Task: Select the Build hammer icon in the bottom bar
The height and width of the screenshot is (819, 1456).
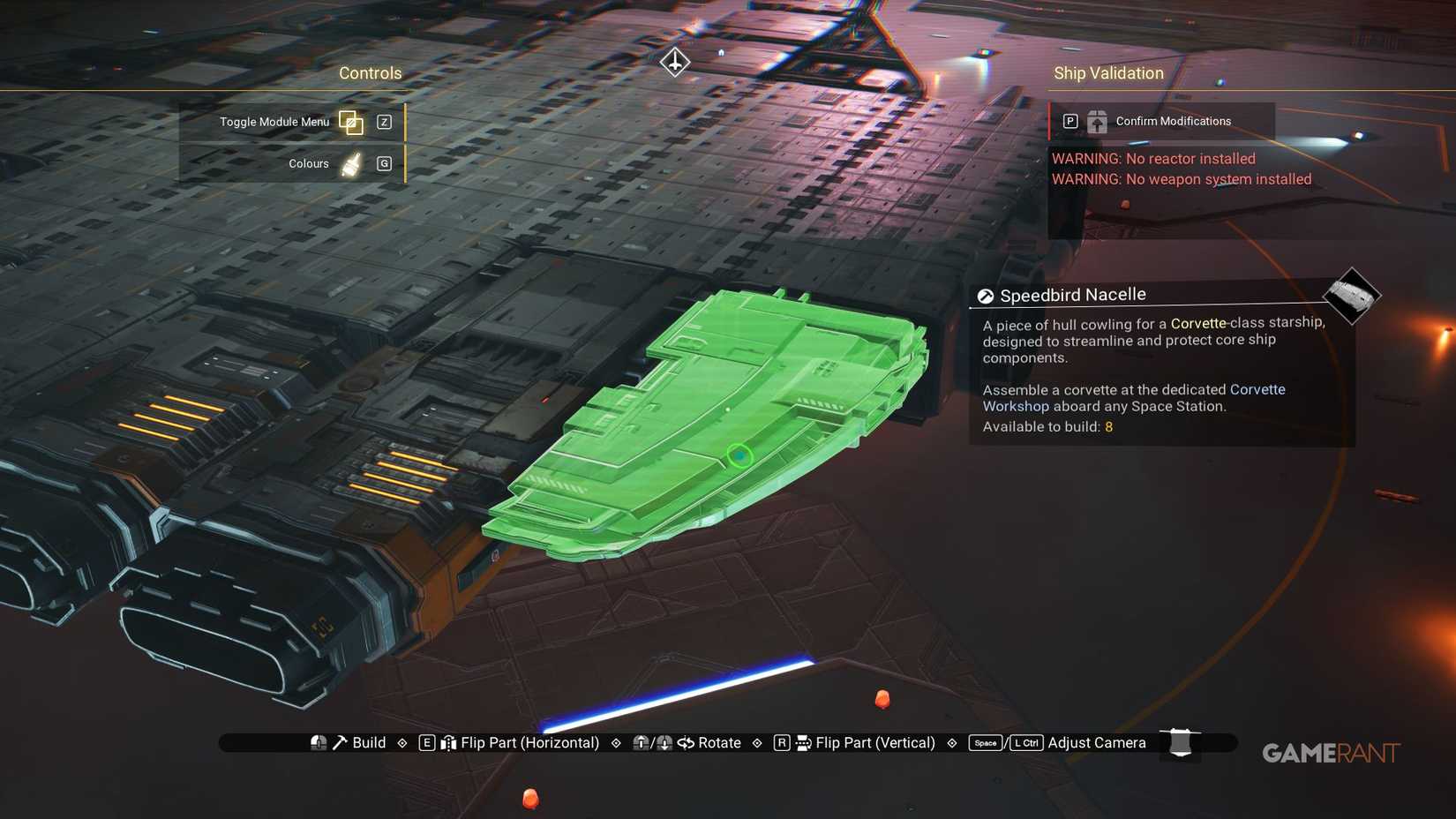Action: click(x=338, y=742)
